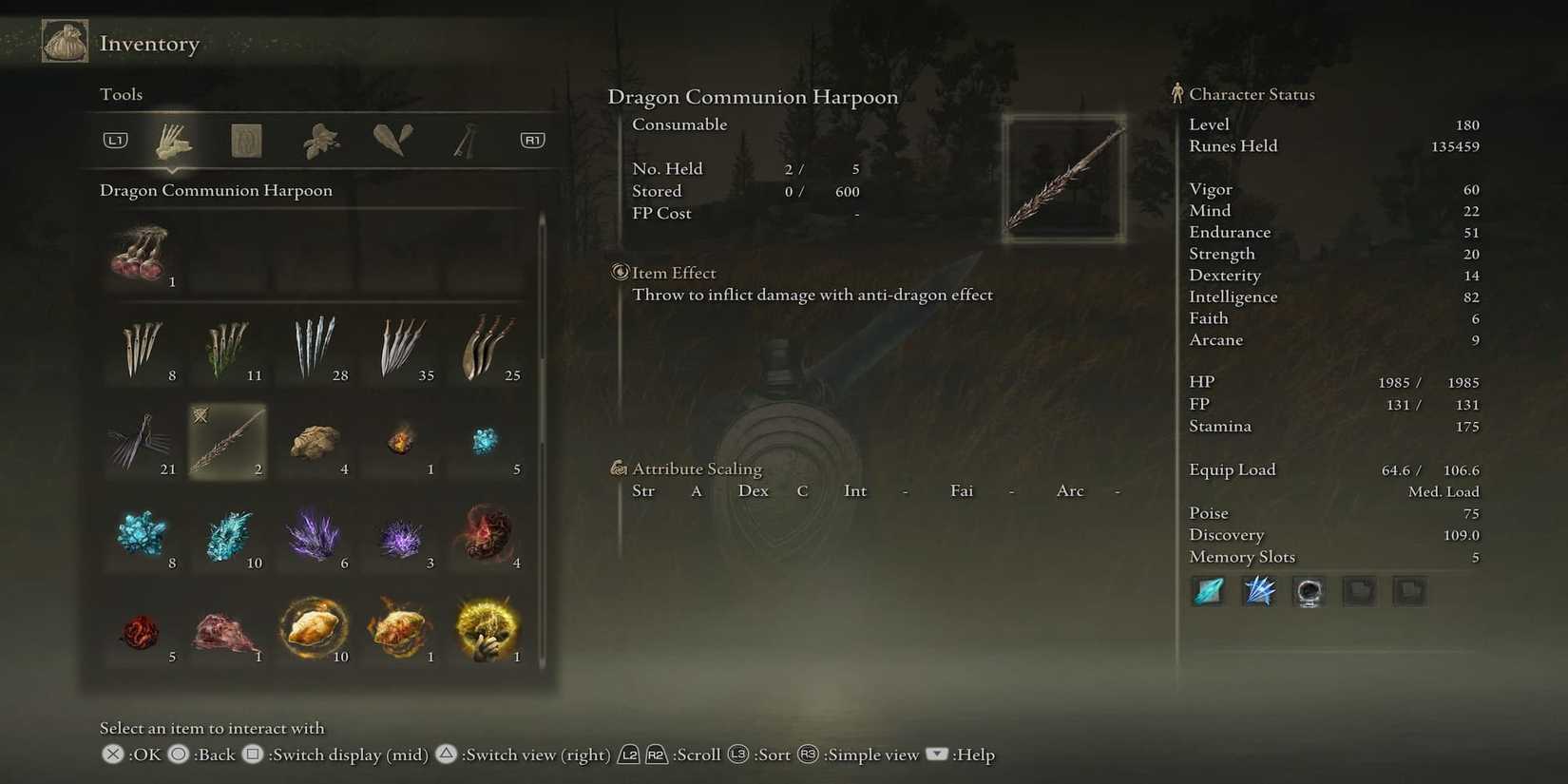Screen dimensions: 1568x784
Task: Click the Attribute Scaling gauntlet icon
Action: (619, 468)
